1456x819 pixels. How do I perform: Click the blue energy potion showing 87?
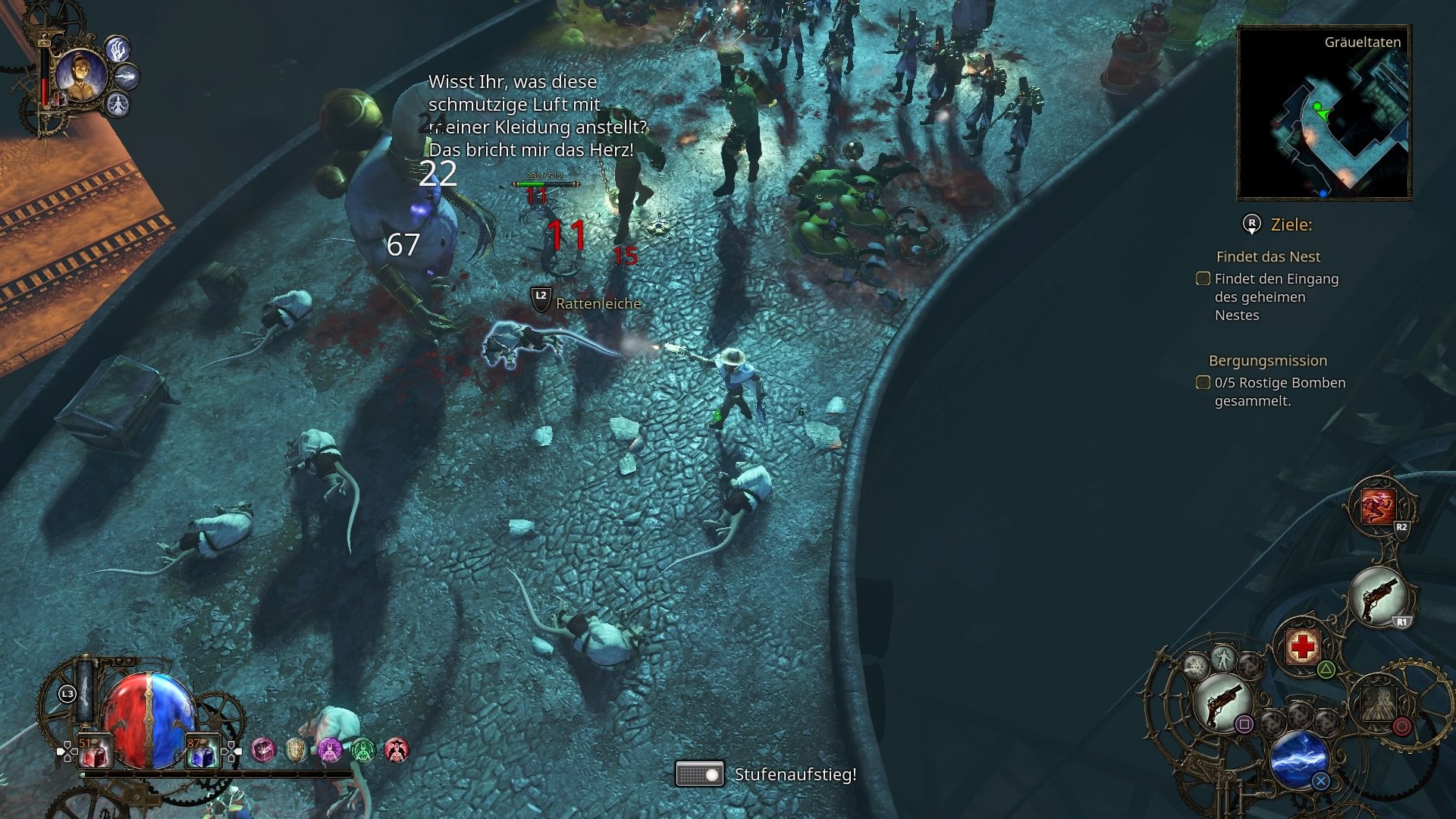click(202, 752)
